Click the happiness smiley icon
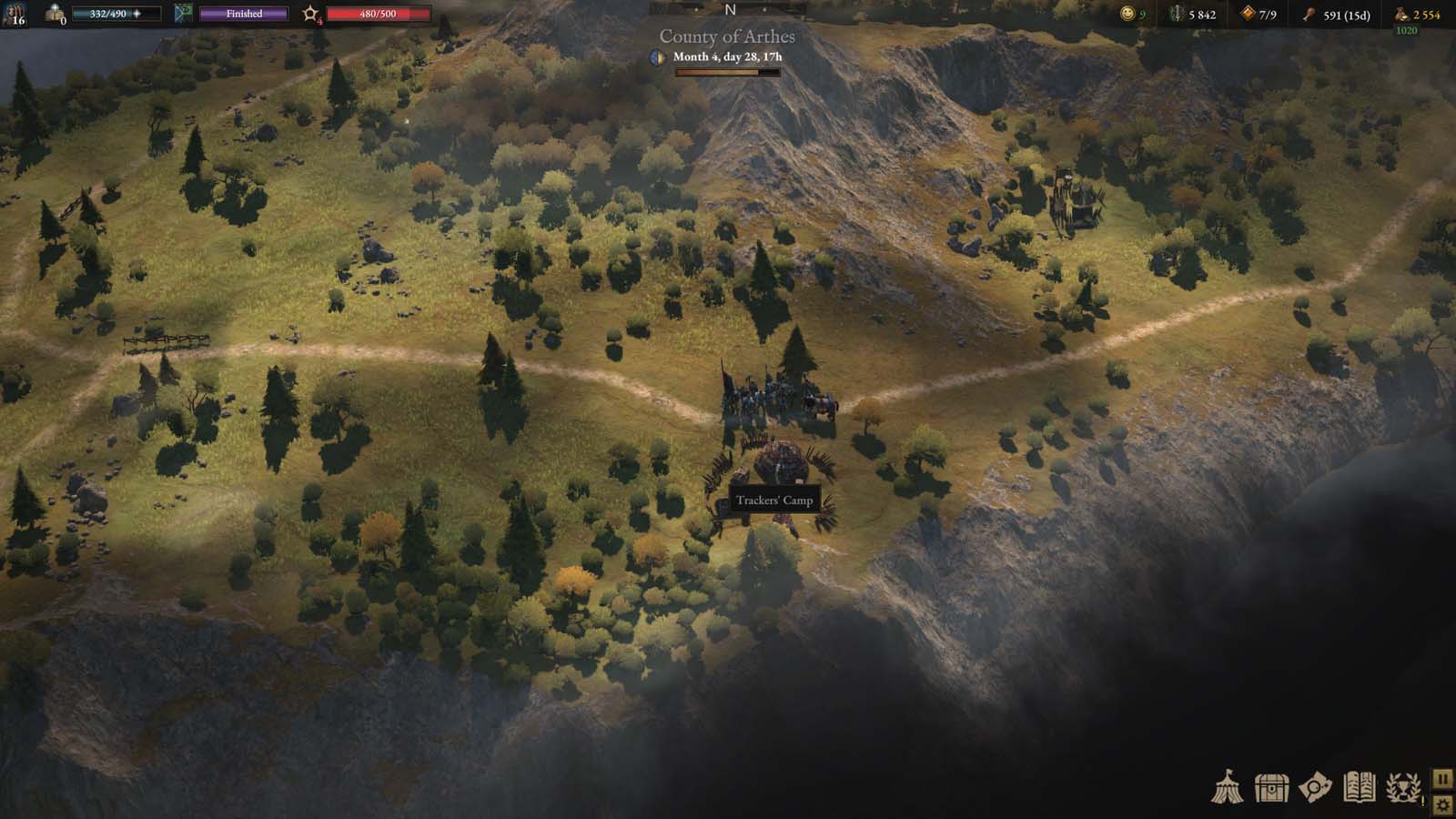Image resolution: width=1456 pixels, height=819 pixels. pyautogui.click(x=1127, y=14)
